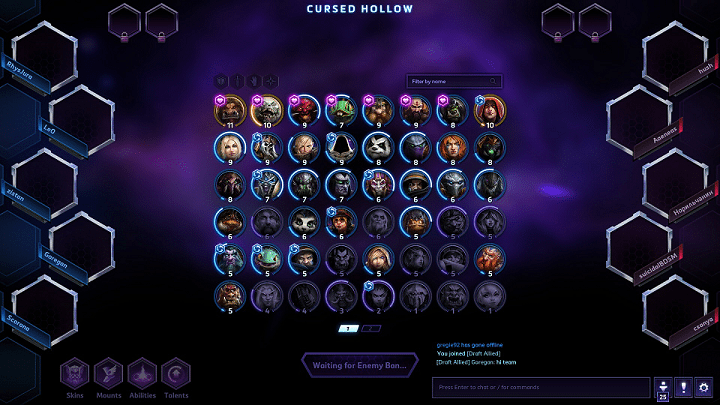The width and height of the screenshot is (720, 405).
Task: Show the hero Abilities panel
Action: click(x=142, y=375)
